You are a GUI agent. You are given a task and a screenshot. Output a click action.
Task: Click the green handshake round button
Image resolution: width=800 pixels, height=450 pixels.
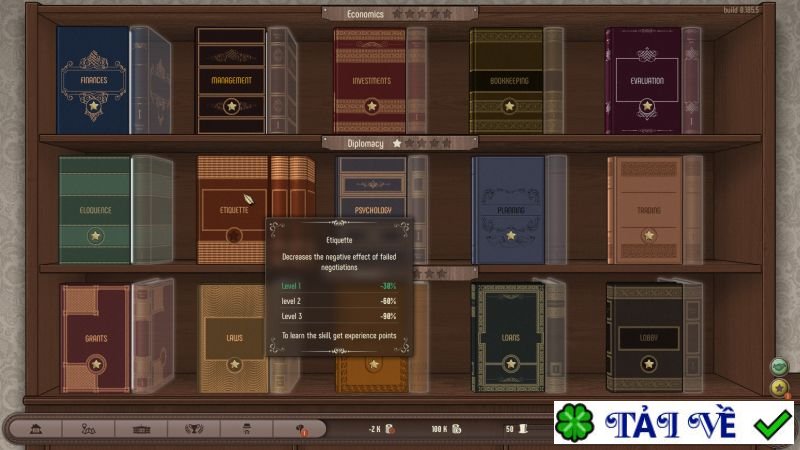point(779,367)
